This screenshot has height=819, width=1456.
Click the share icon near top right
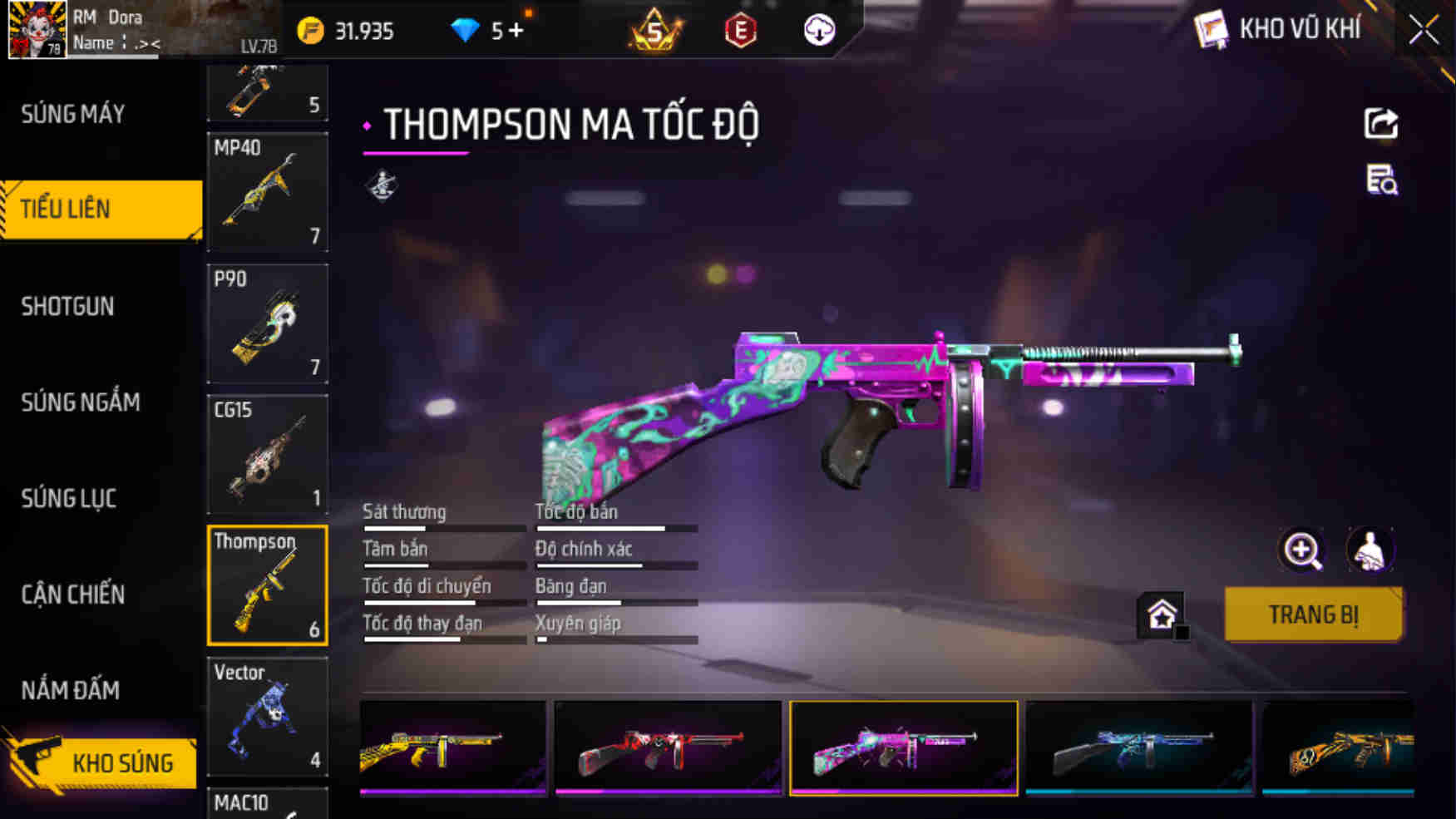(1380, 125)
